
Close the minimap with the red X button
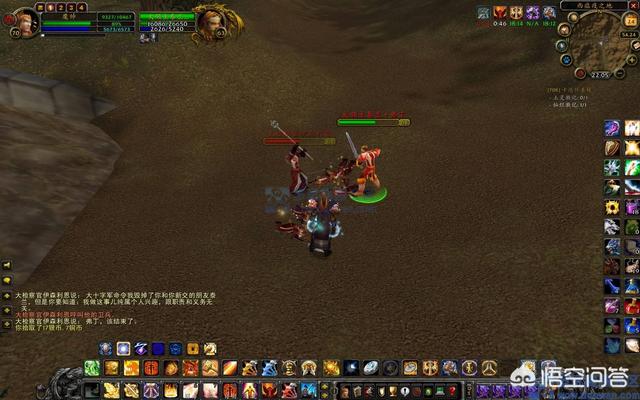636,5
